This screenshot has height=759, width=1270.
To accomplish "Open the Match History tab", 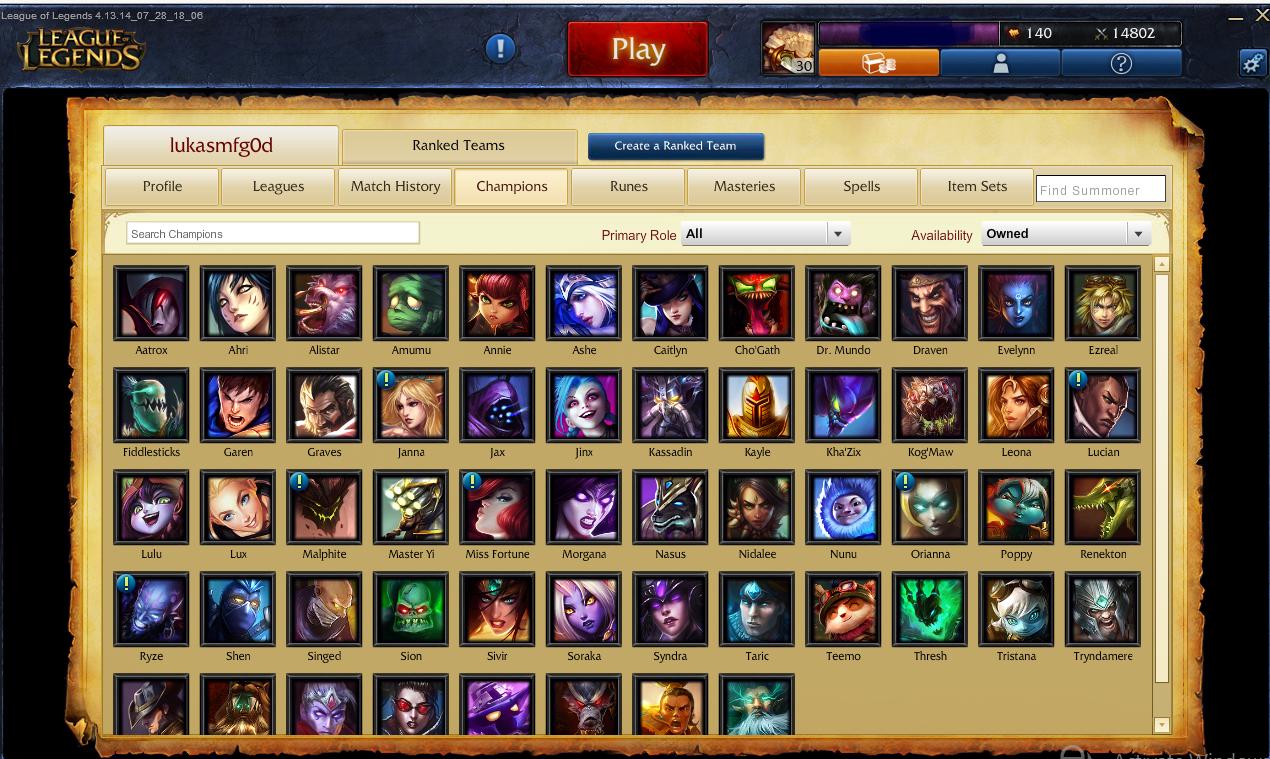I will coord(395,186).
